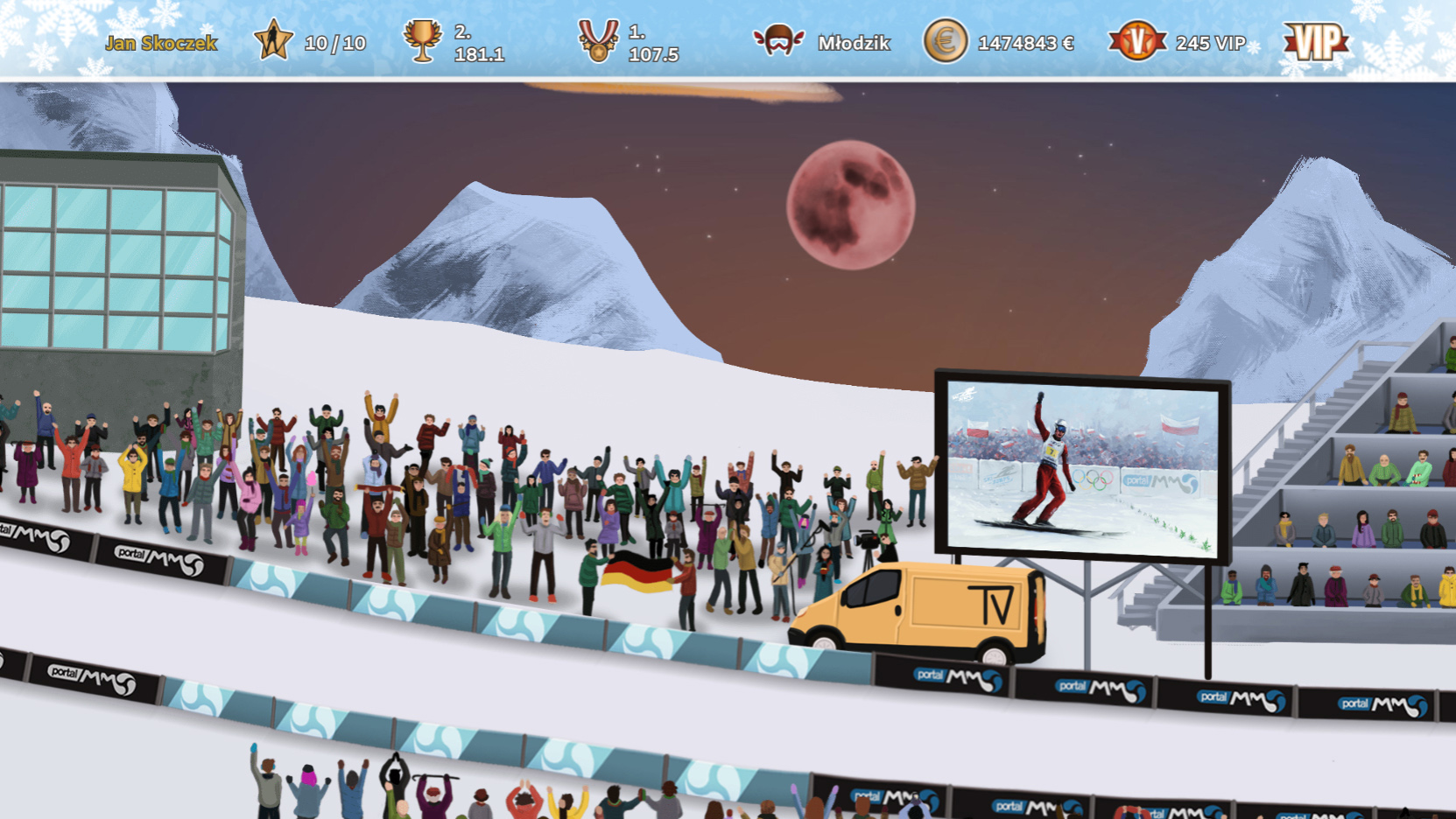Screen dimensions: 1456x819
Task: Select the gold trophy ranking icon
Action: click(422, 41)
